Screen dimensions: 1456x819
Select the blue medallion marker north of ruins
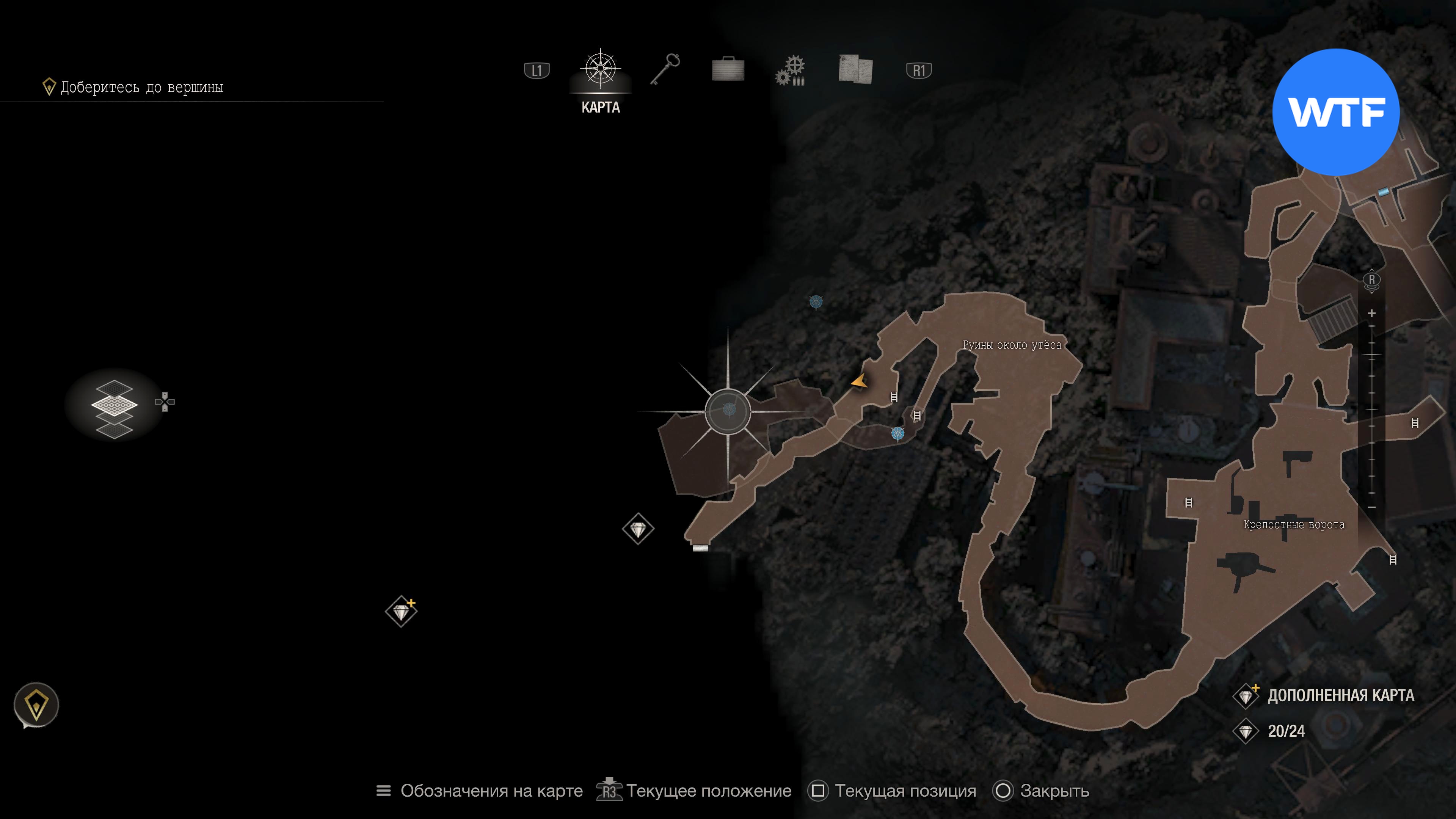[816, 301]
